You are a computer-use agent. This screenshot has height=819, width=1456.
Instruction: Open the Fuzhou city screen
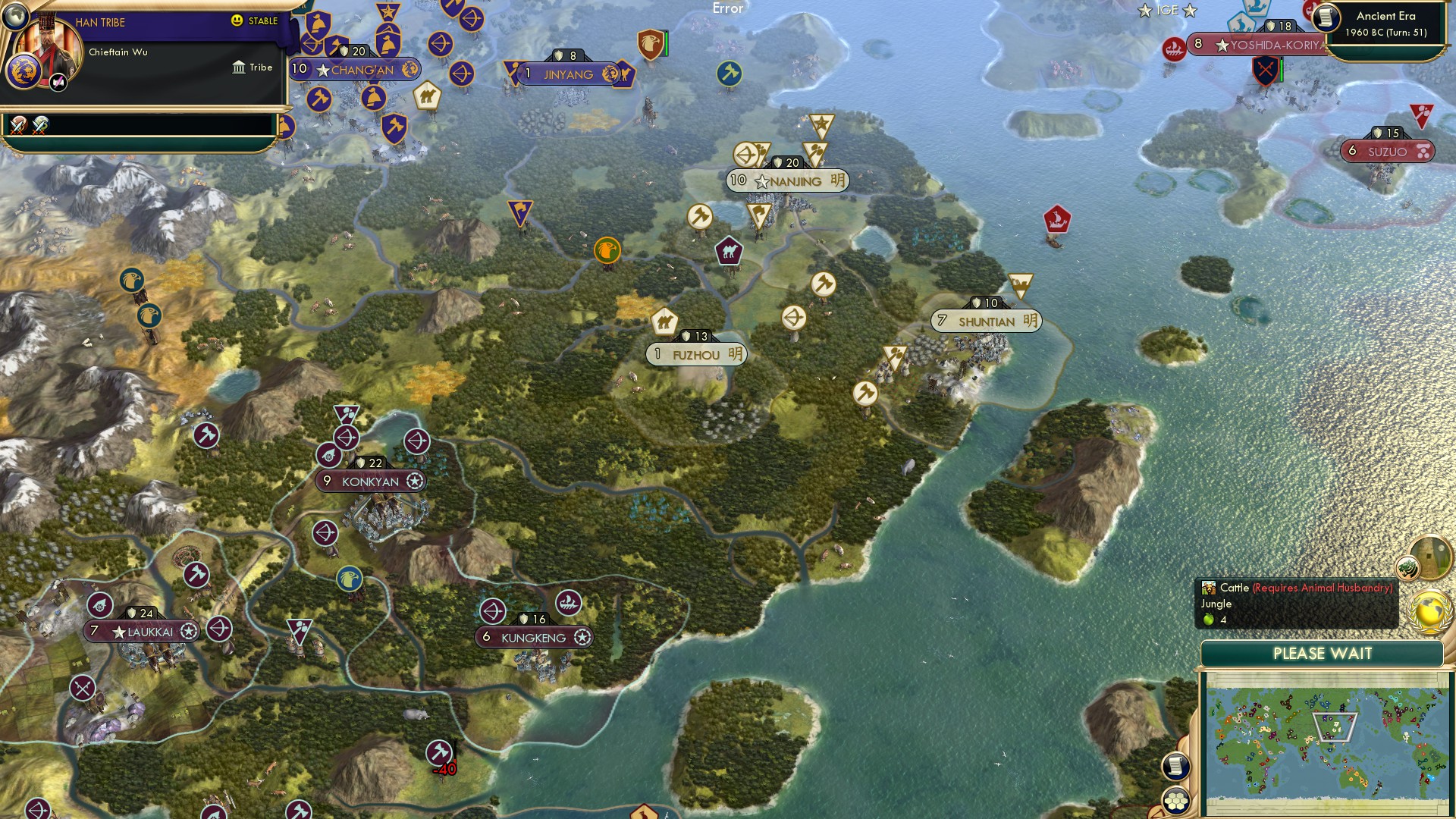tap(697, 354)
